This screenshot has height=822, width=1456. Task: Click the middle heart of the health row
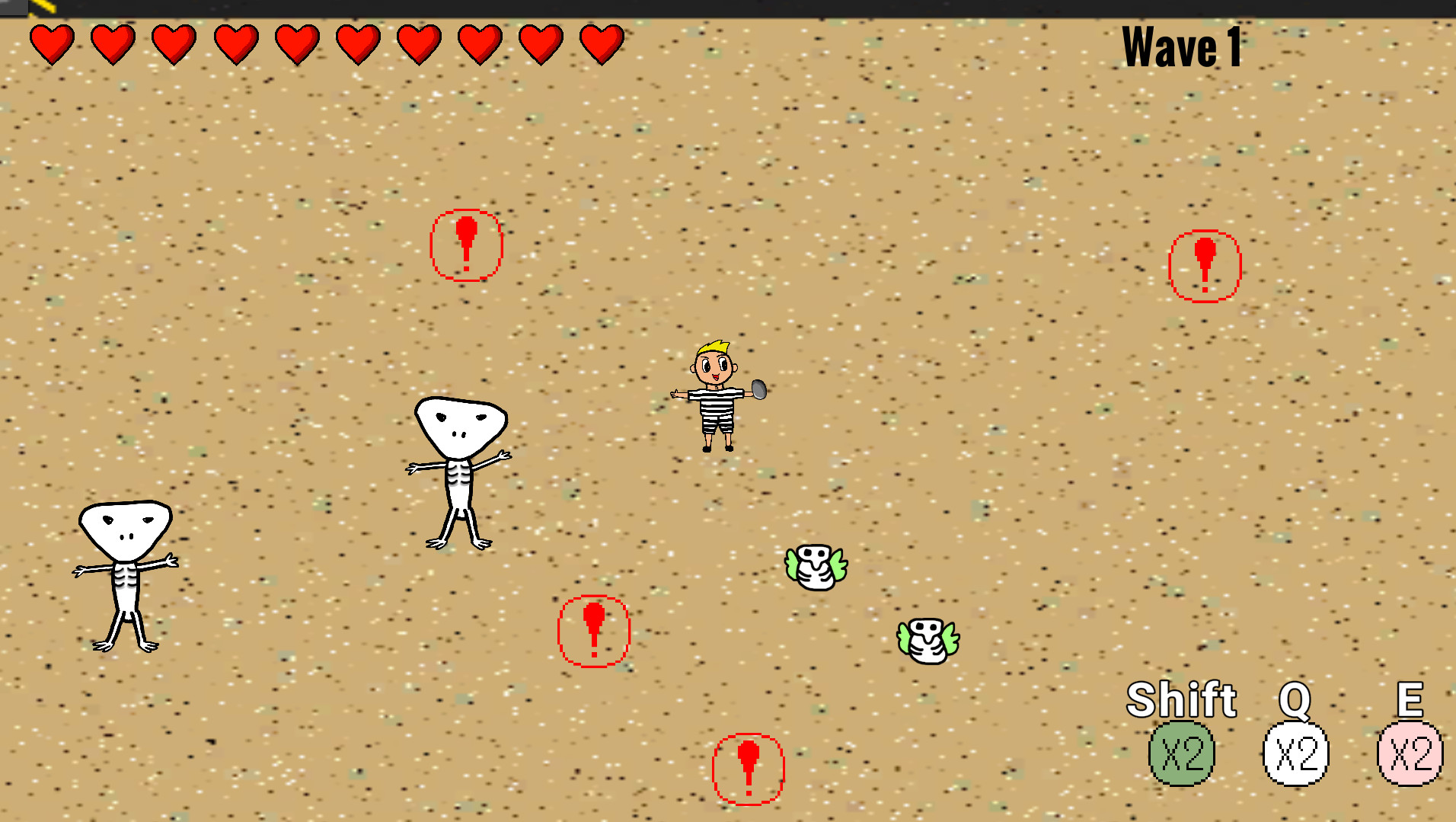coord(295,43)
